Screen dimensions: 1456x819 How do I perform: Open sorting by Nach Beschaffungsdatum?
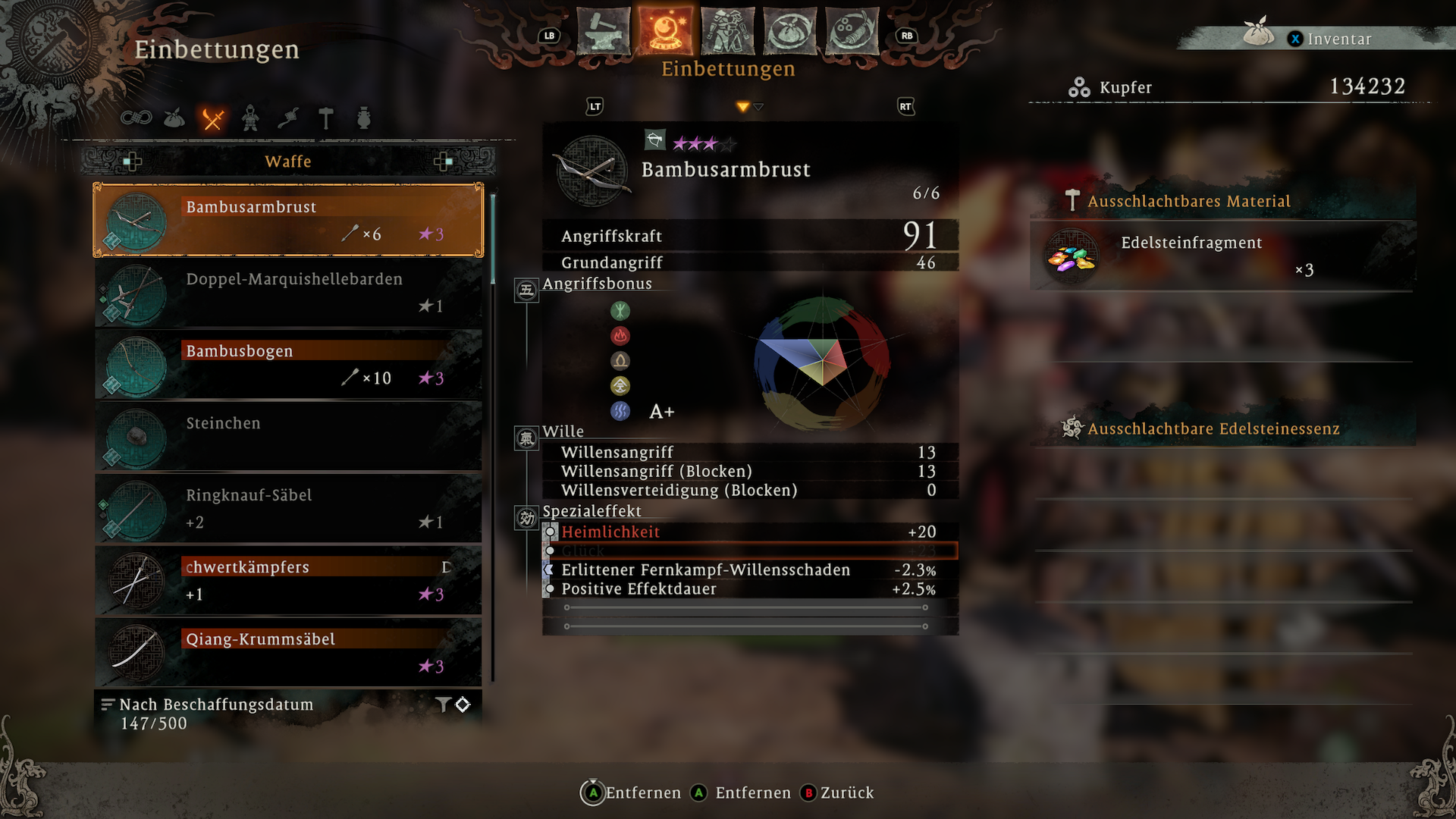(x=215, y=704)
